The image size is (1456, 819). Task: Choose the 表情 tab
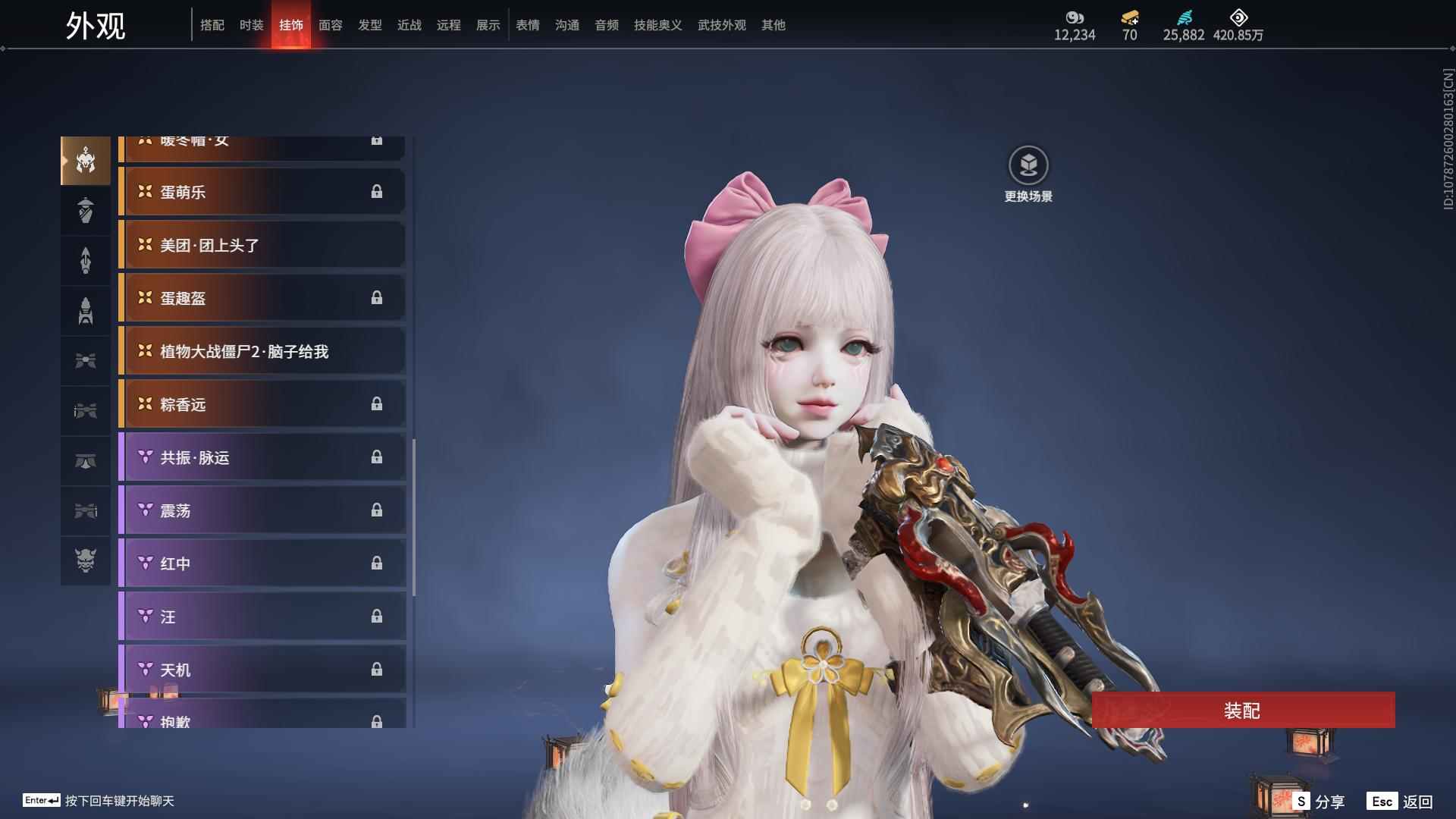click(x=528, y=25)
